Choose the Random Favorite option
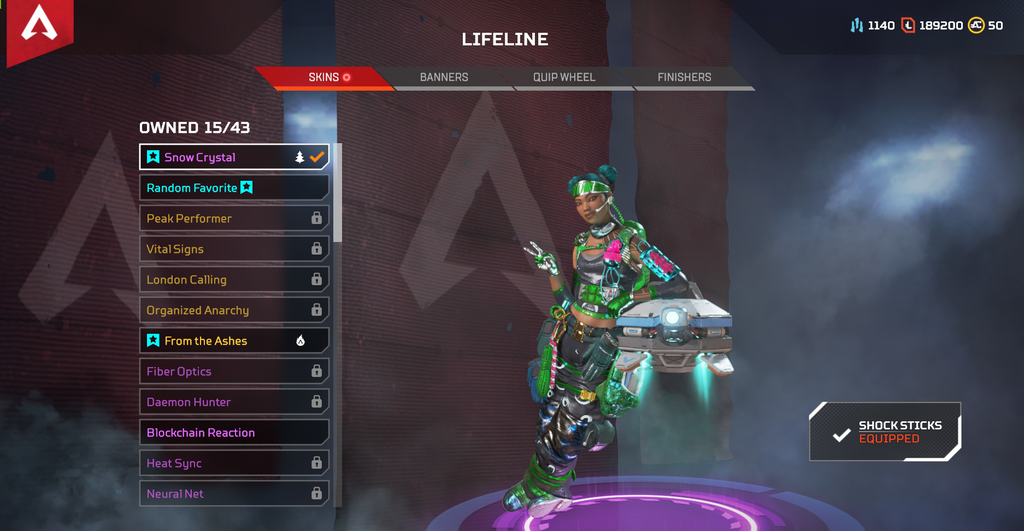 coord(234,188)
